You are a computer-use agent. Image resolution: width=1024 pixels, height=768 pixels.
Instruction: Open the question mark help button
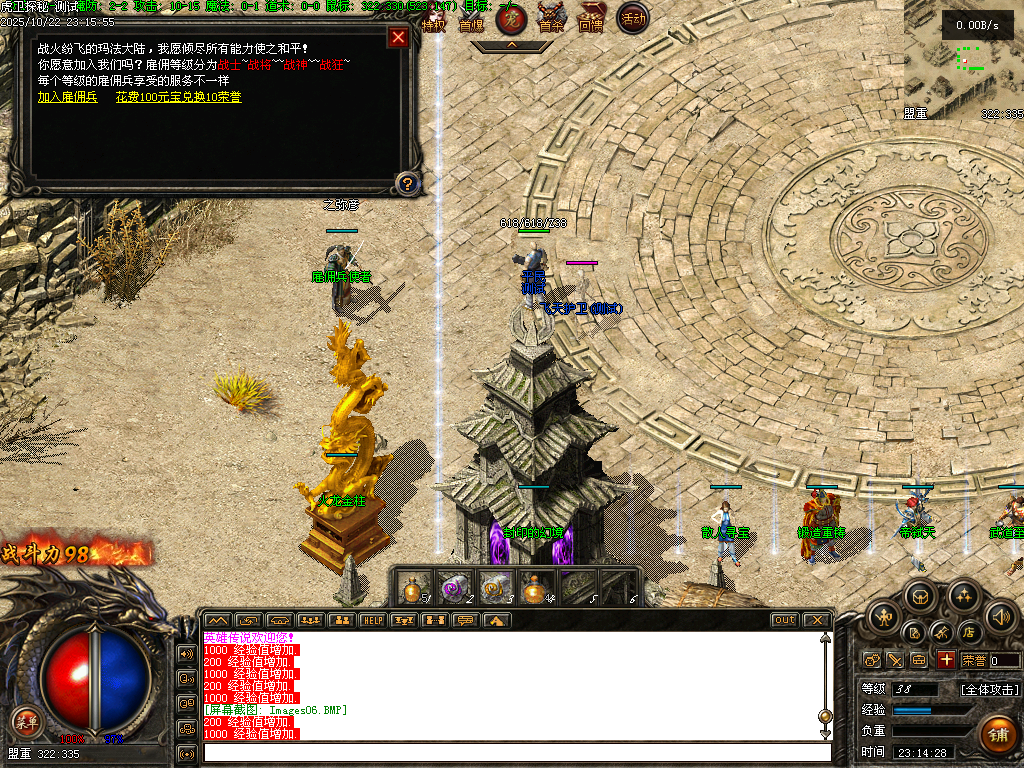click(407, 183)
